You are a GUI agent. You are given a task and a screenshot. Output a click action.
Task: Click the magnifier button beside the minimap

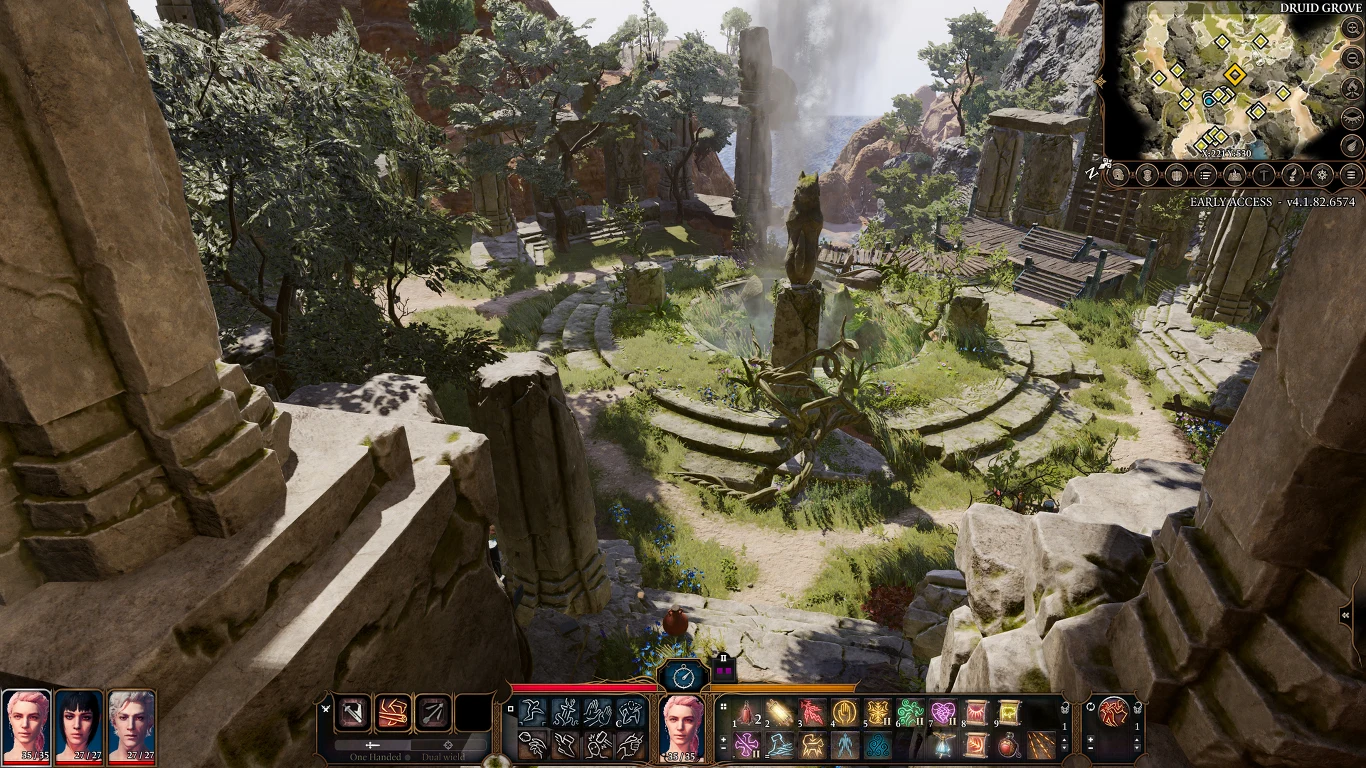coord(1352,30)
